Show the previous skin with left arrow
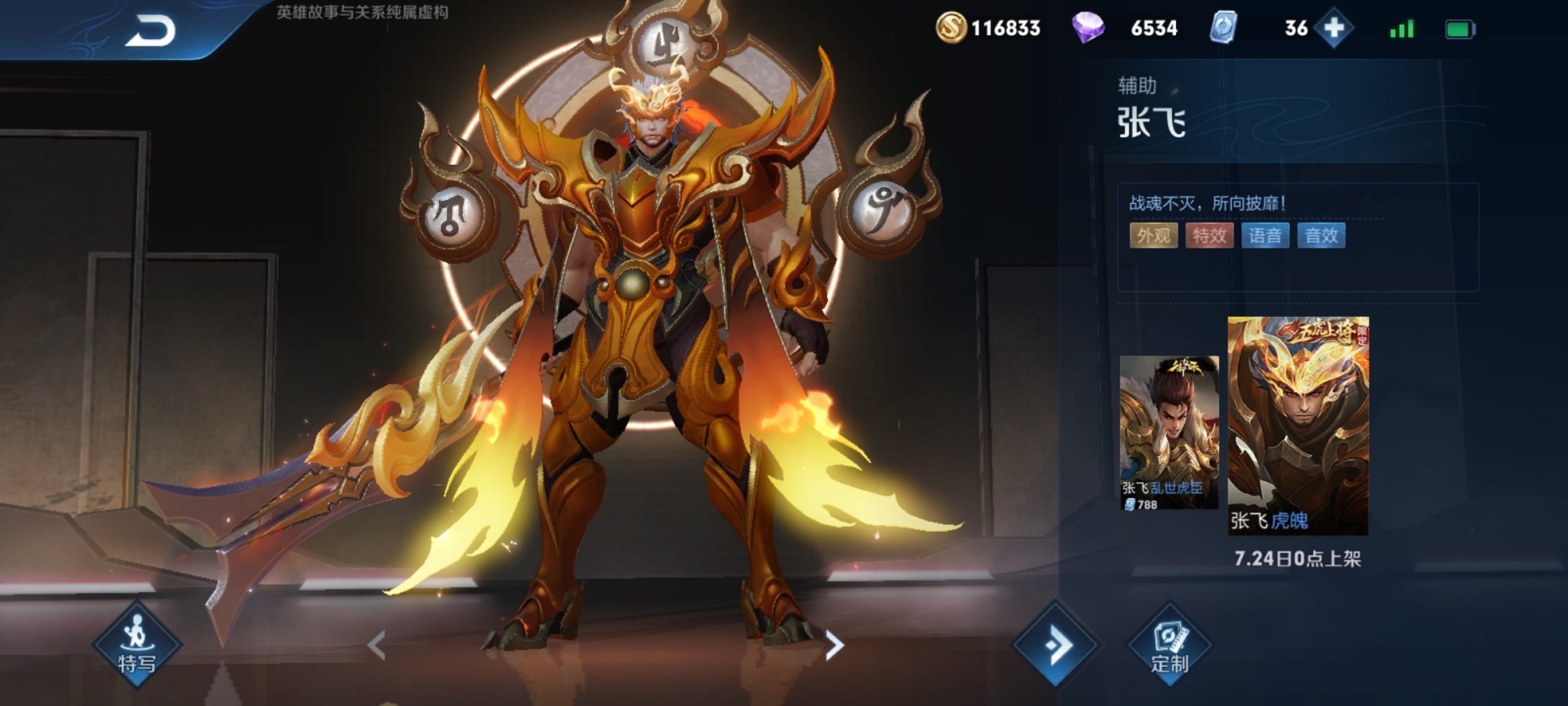 click(x=377, y=646)
